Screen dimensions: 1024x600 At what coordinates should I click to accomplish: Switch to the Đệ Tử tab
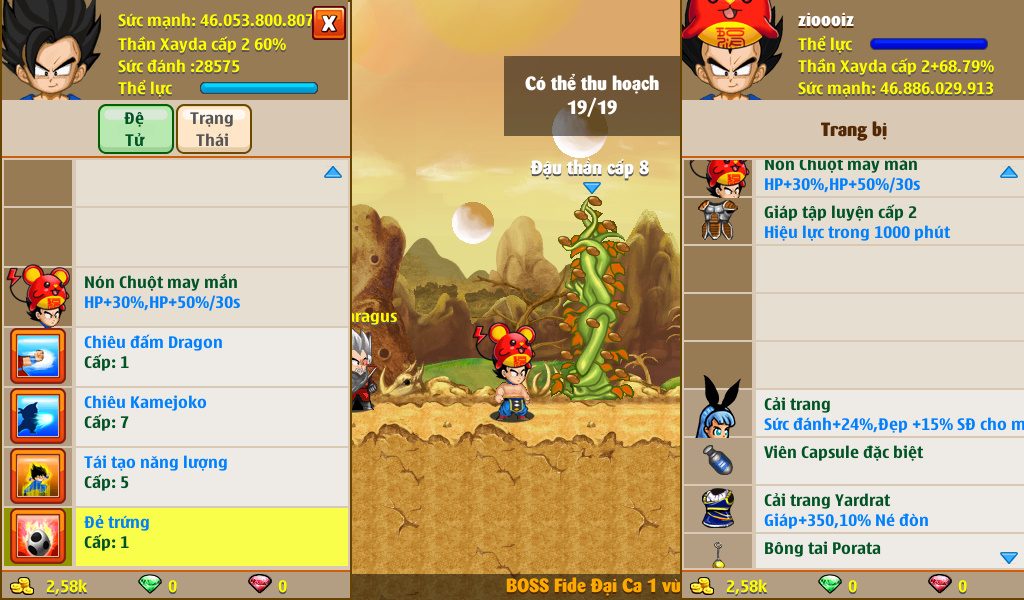(x=135, y=129)
